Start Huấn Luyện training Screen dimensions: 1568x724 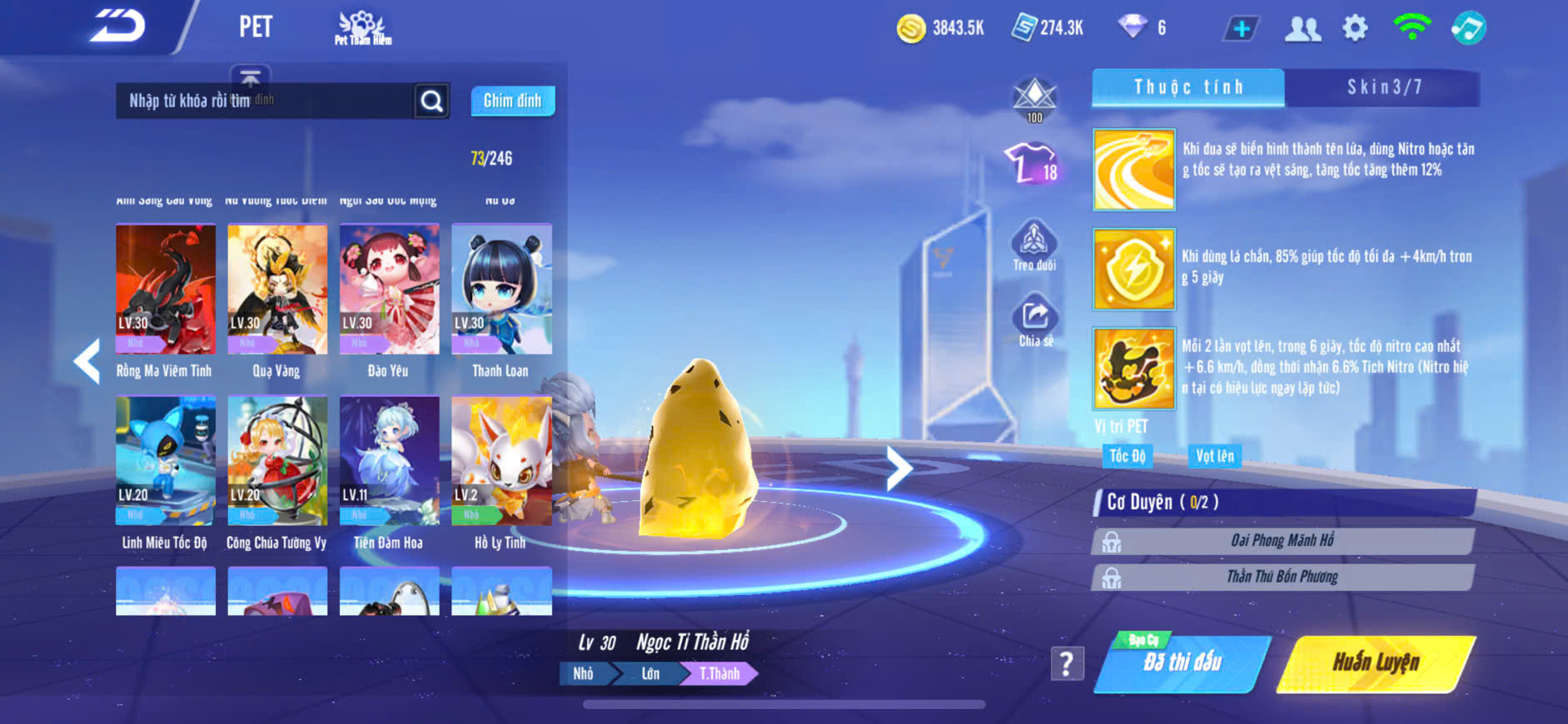click(1376, 663)
